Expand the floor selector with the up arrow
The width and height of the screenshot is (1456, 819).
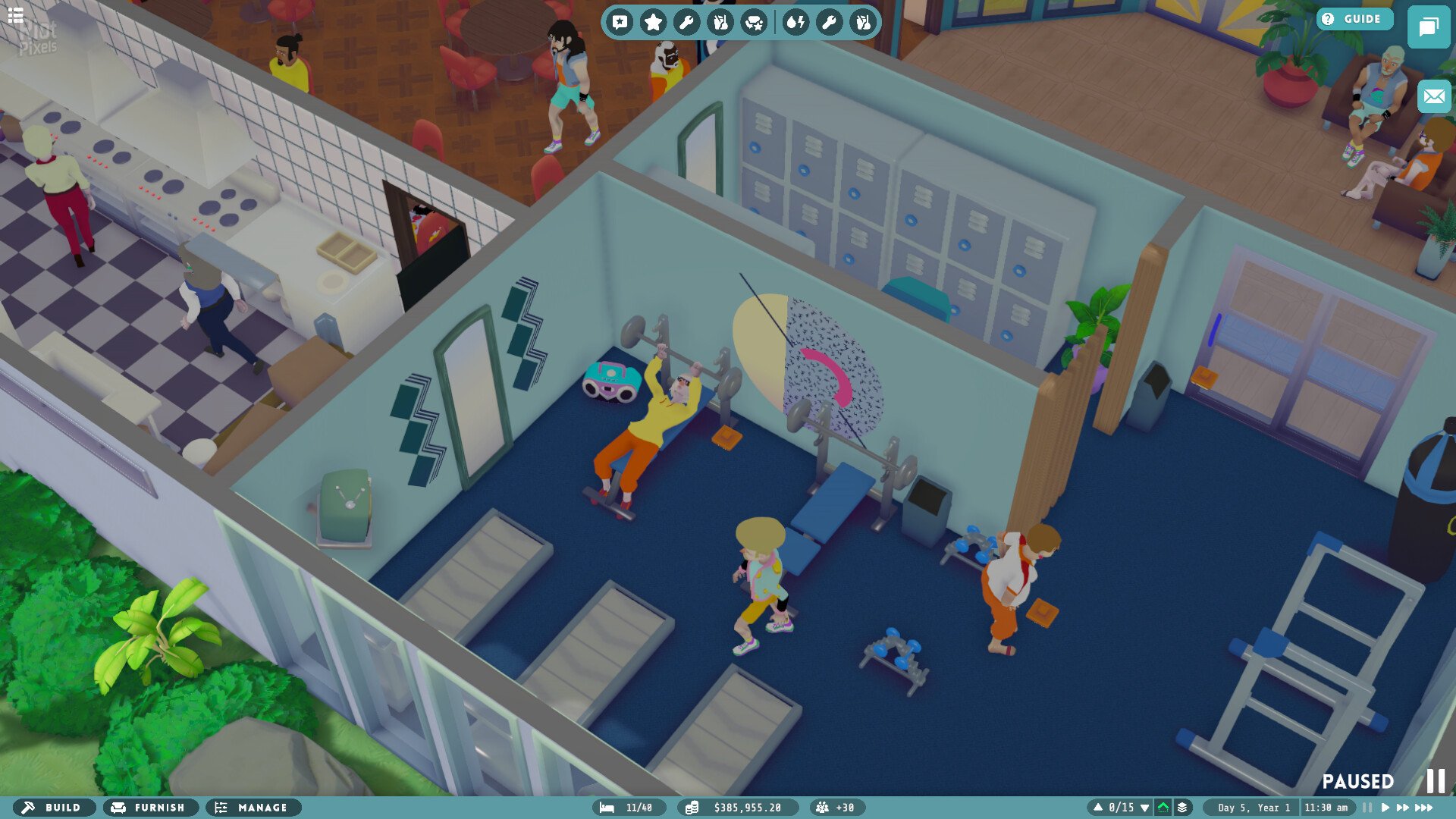[1100, 807]
